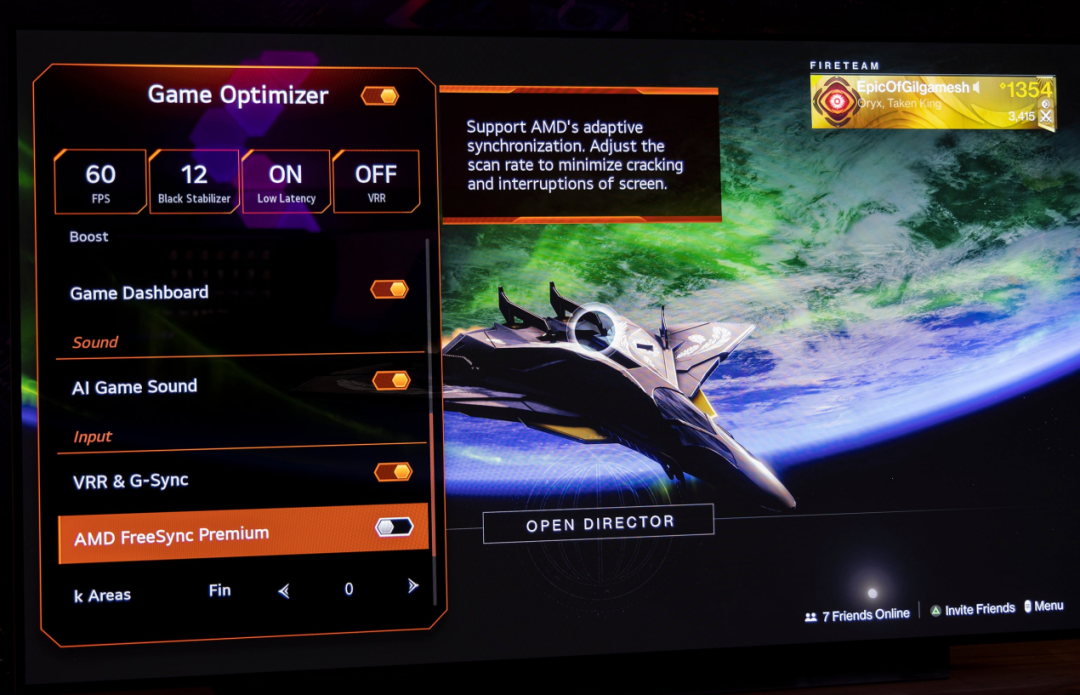1080x695 pixels.
Task: Choose the Low Latency ON tile
Action: coord(286,182)
